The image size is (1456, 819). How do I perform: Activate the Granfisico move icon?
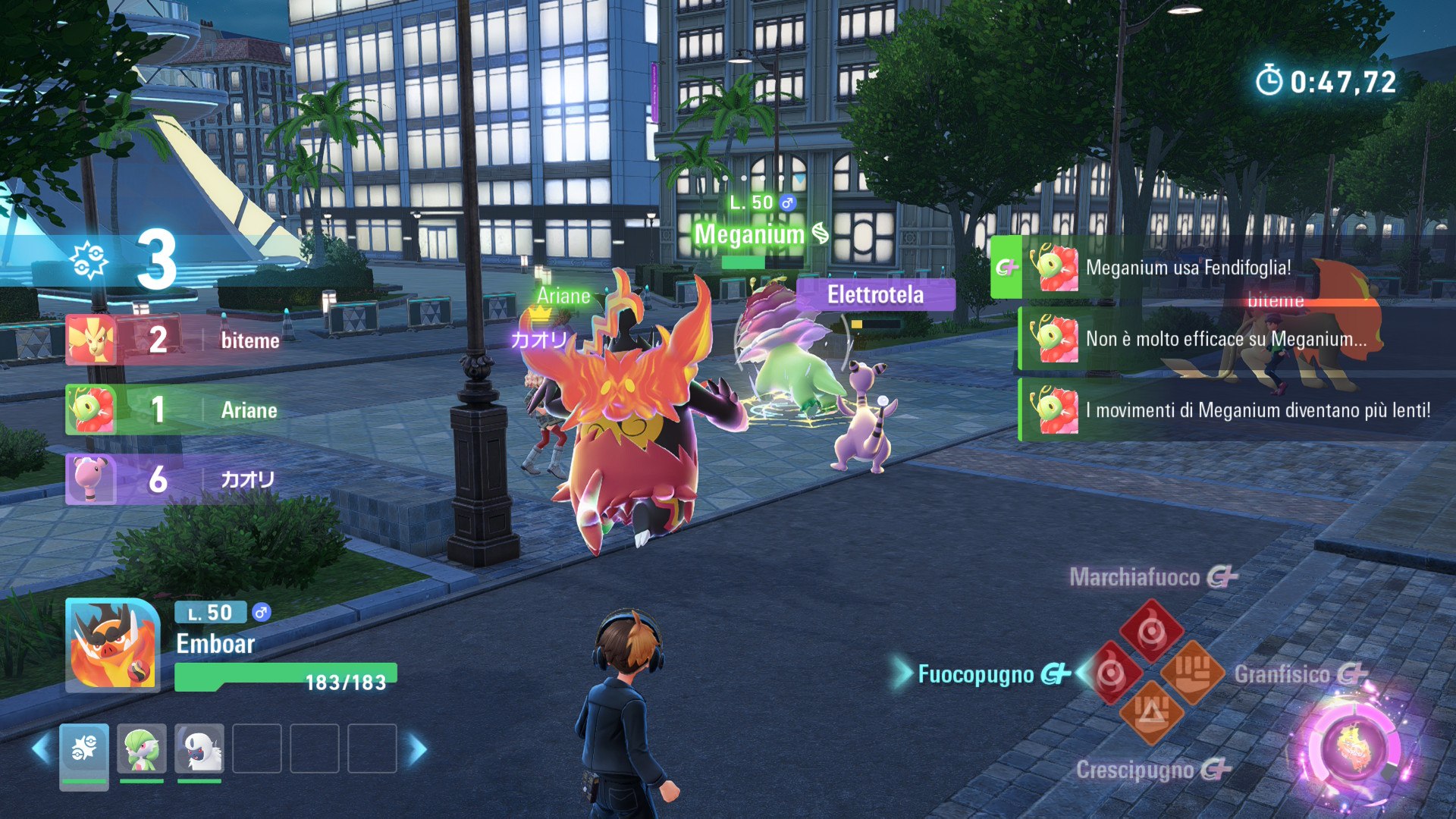[x=1192, y=671]
